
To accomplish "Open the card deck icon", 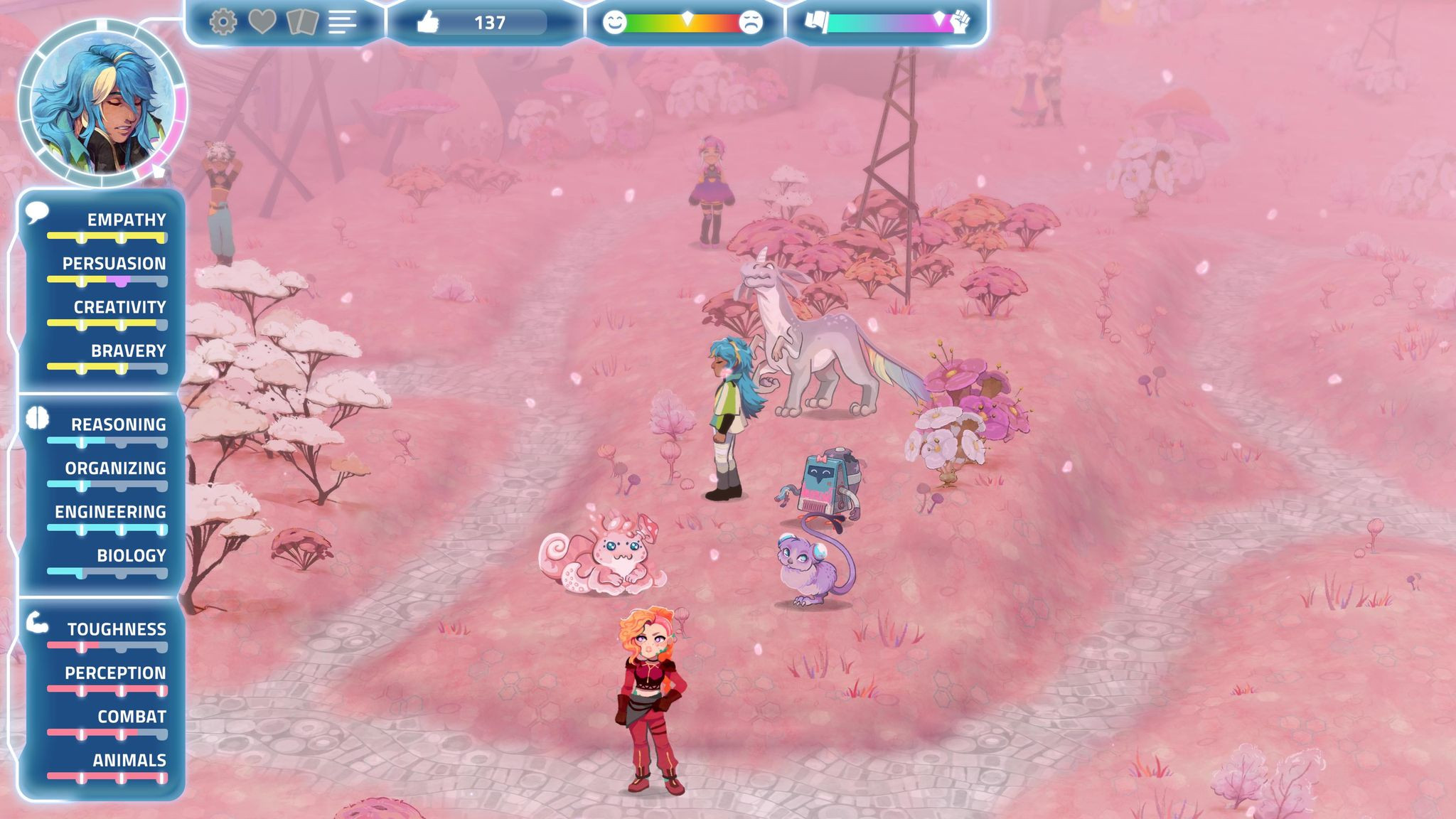I will pos(302,22).
